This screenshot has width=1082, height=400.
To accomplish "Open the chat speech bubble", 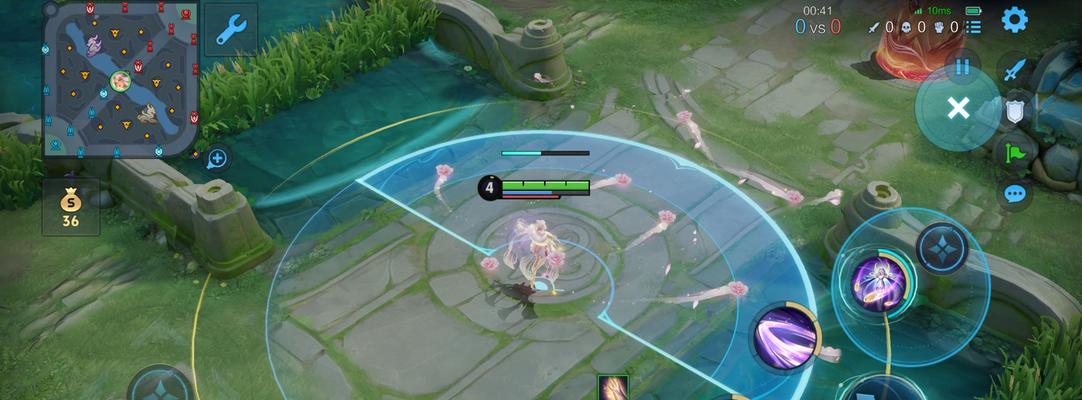I will click(1015, 193).
